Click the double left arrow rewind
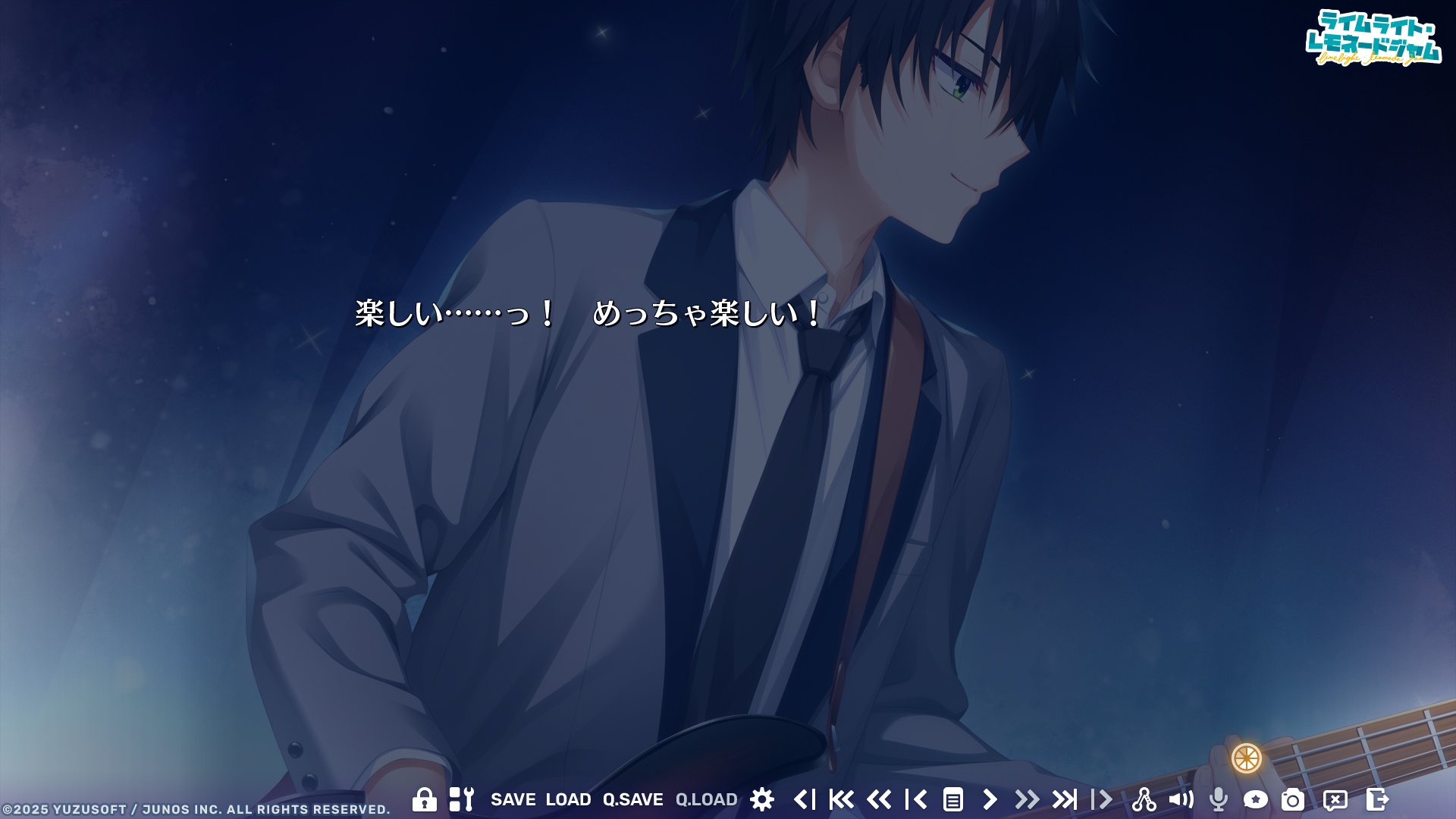This screenshot has height=819, width=1456. [879, 799]
